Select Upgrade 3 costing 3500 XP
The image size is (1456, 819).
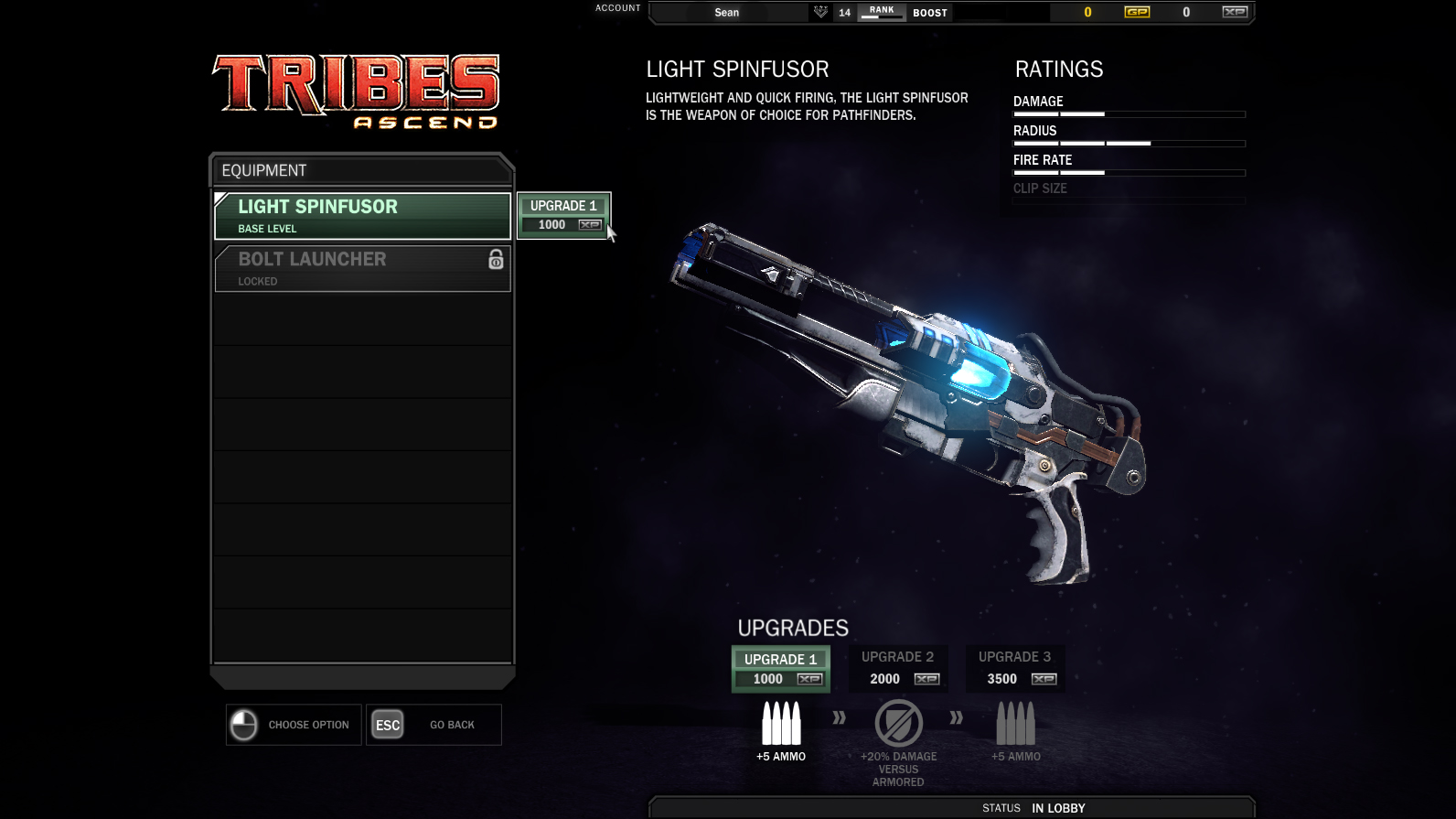point(1015,668)
